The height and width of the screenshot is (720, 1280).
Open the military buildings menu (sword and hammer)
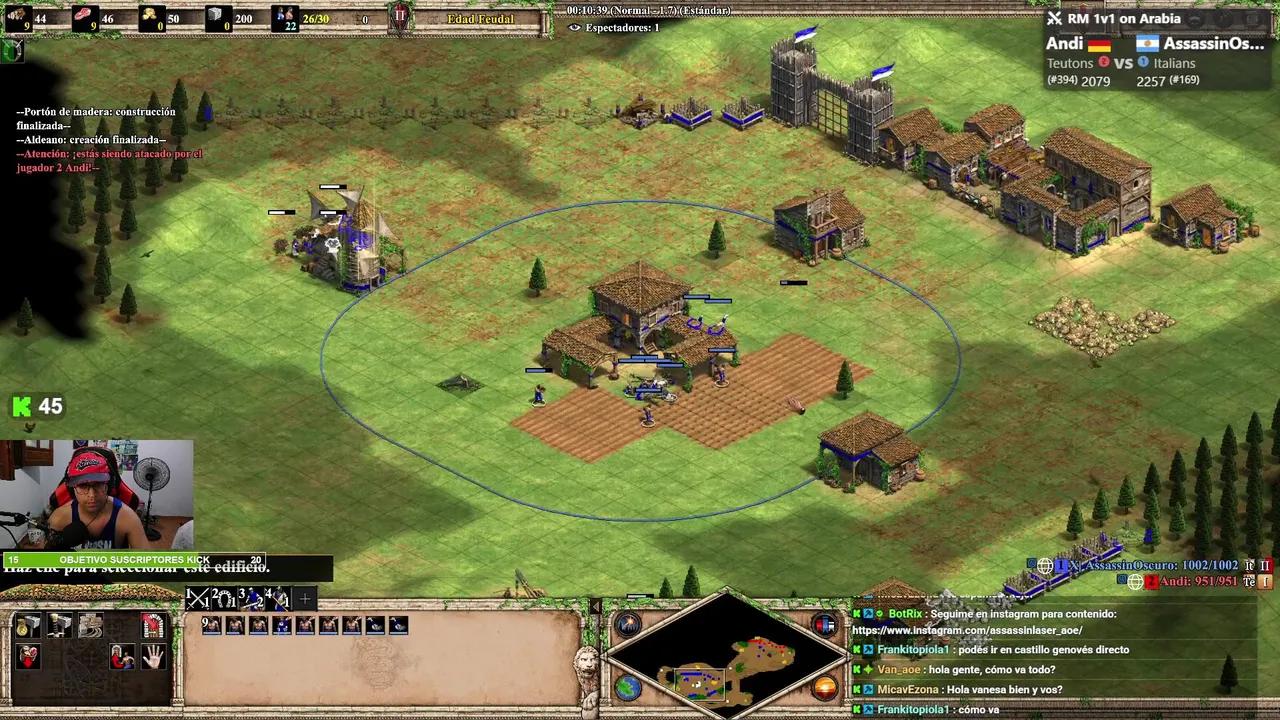[60, 626]
